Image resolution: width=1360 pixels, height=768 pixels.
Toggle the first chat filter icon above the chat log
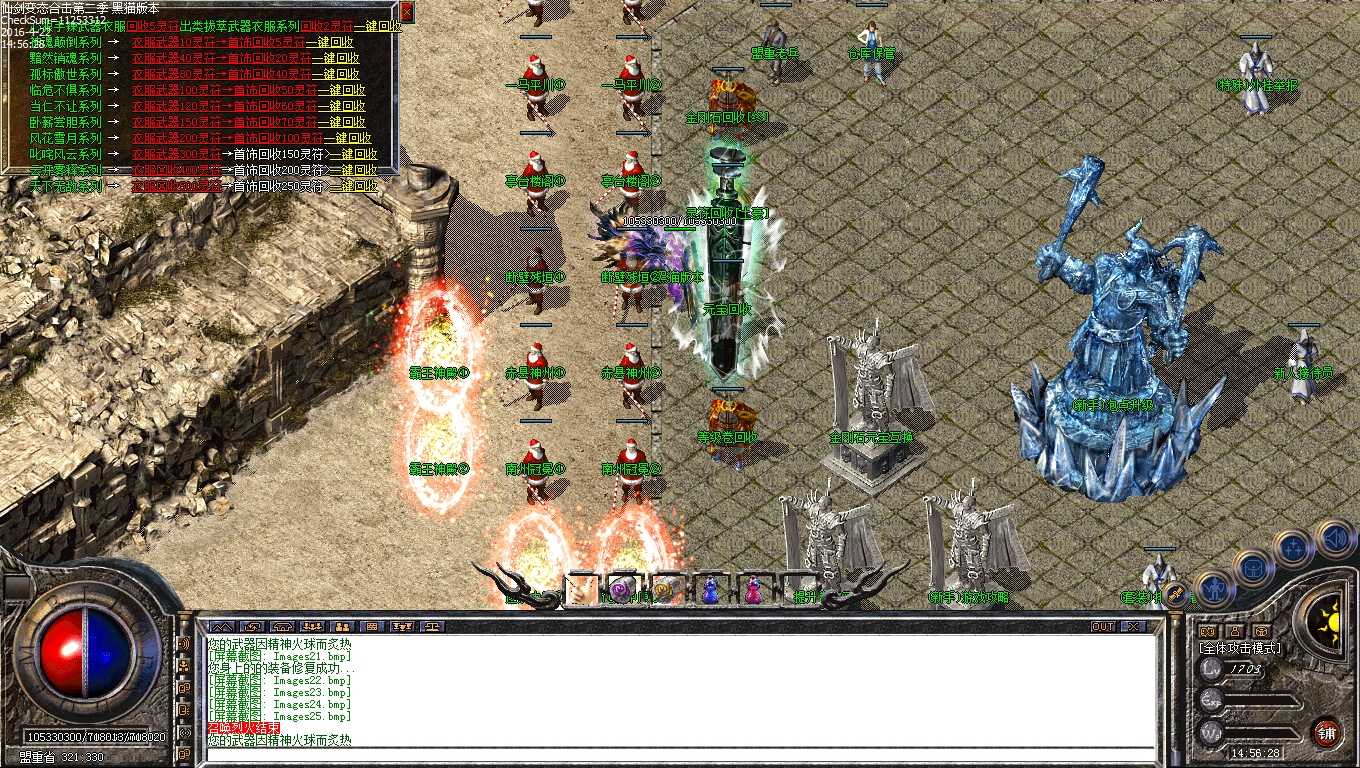(222, 628)
